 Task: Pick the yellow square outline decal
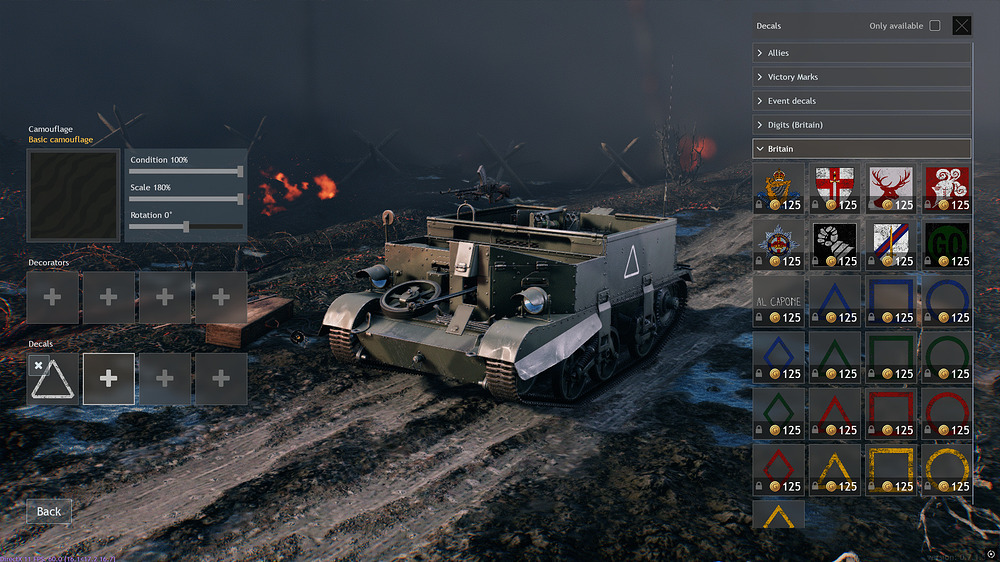pyautogui.click(x=890, y=471)
